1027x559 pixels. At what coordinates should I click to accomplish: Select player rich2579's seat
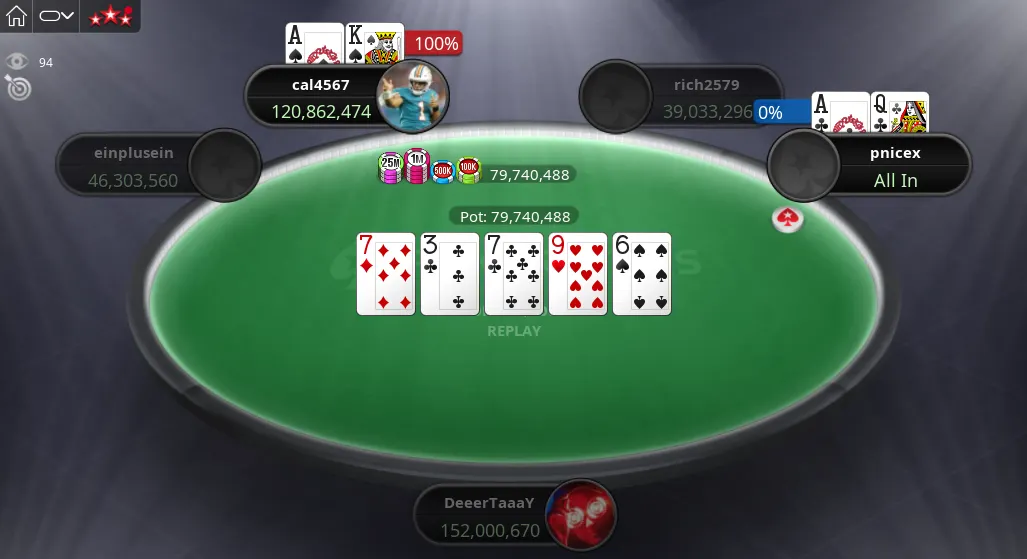[x=680, y=98]
